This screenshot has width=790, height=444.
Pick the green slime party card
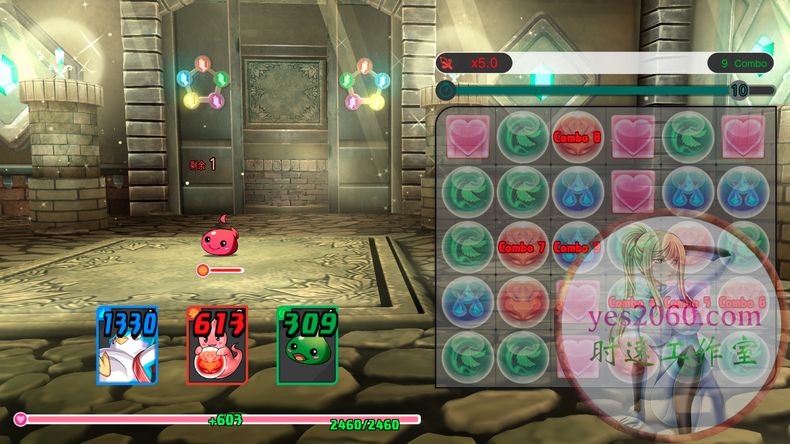point(307,346)
